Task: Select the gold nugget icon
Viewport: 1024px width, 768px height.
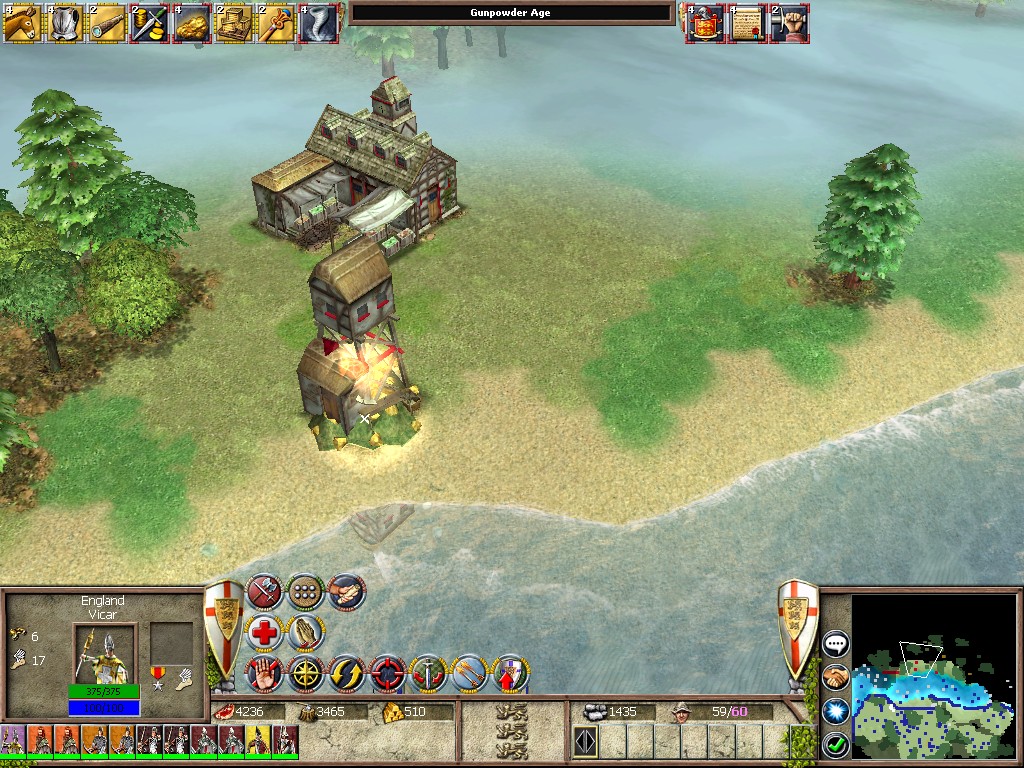Action: [191, 23]
